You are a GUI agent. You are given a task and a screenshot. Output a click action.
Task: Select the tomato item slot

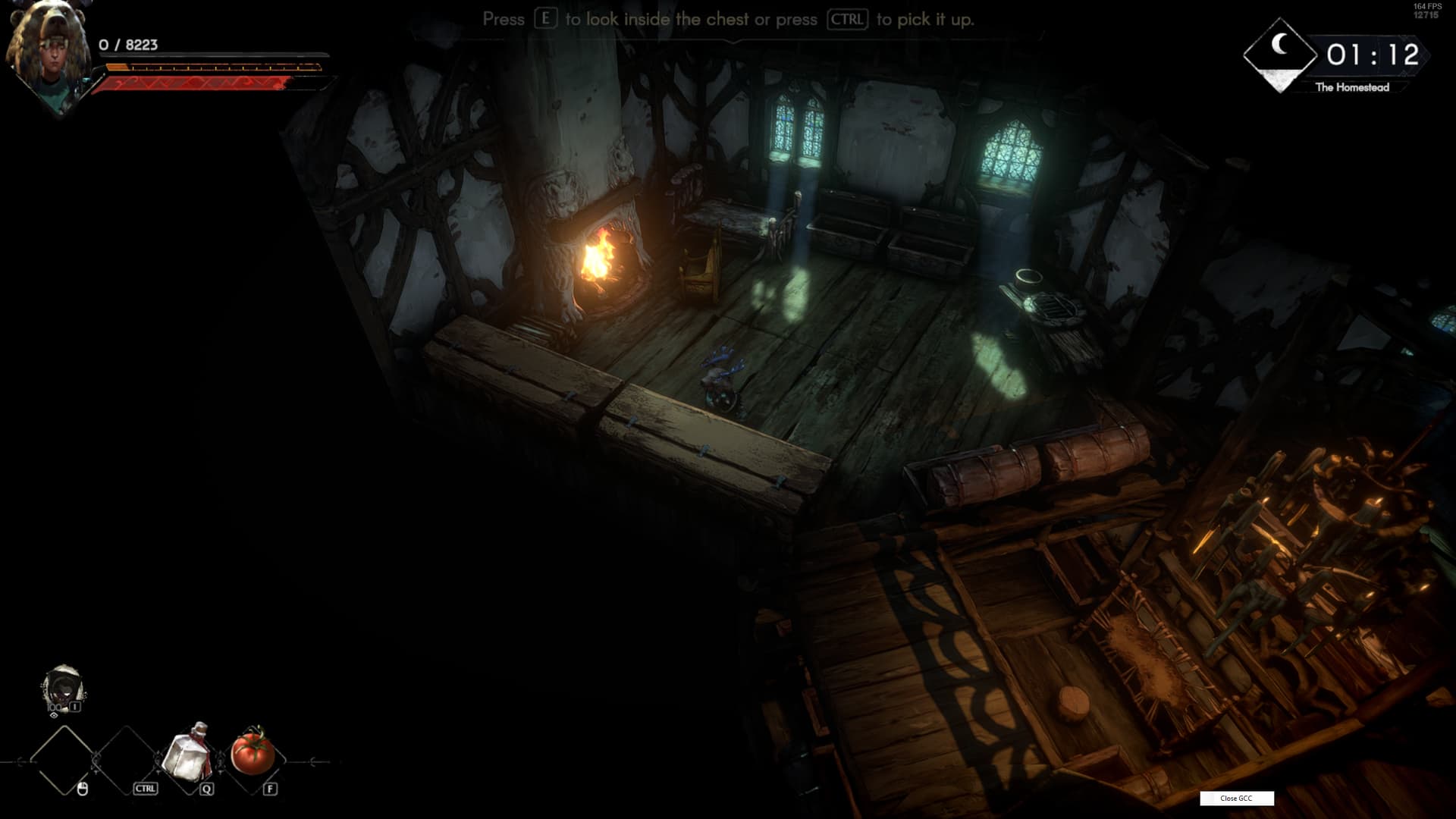tap(253, 753)
